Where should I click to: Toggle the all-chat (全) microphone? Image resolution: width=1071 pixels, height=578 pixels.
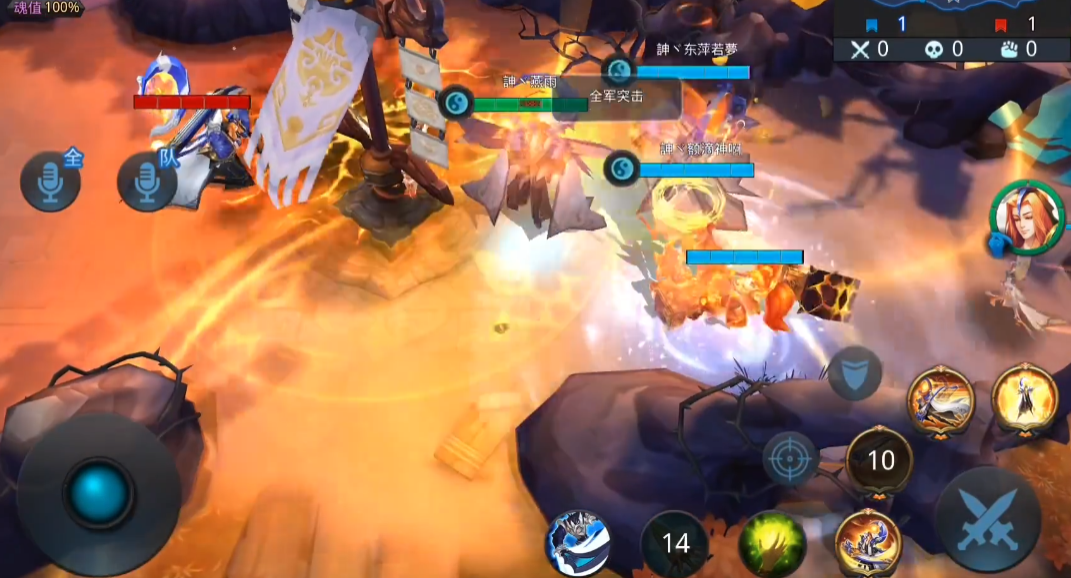[x=50, y=180]
